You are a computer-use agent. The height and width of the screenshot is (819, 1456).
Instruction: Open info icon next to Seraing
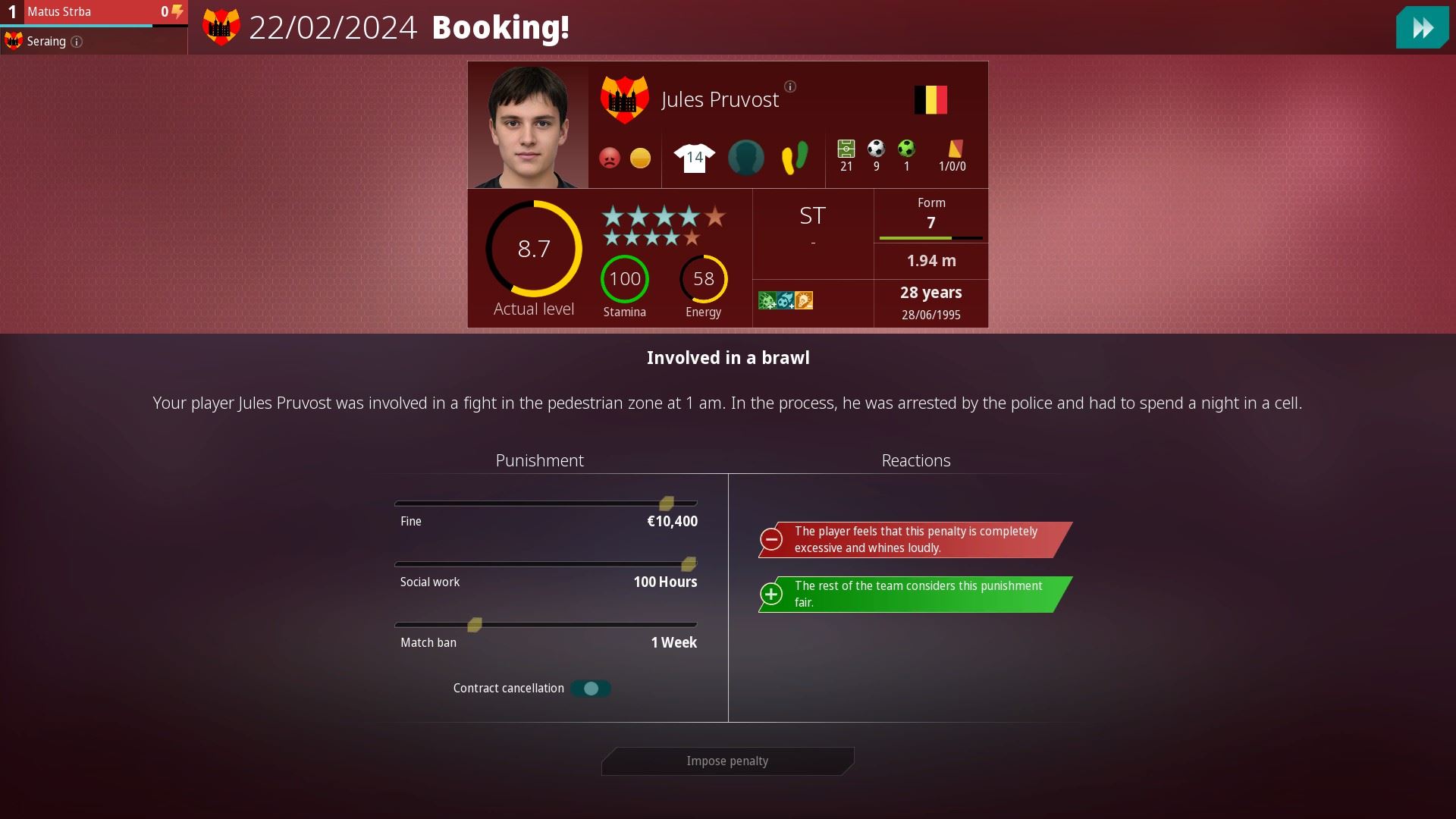[x=77, y=42]
